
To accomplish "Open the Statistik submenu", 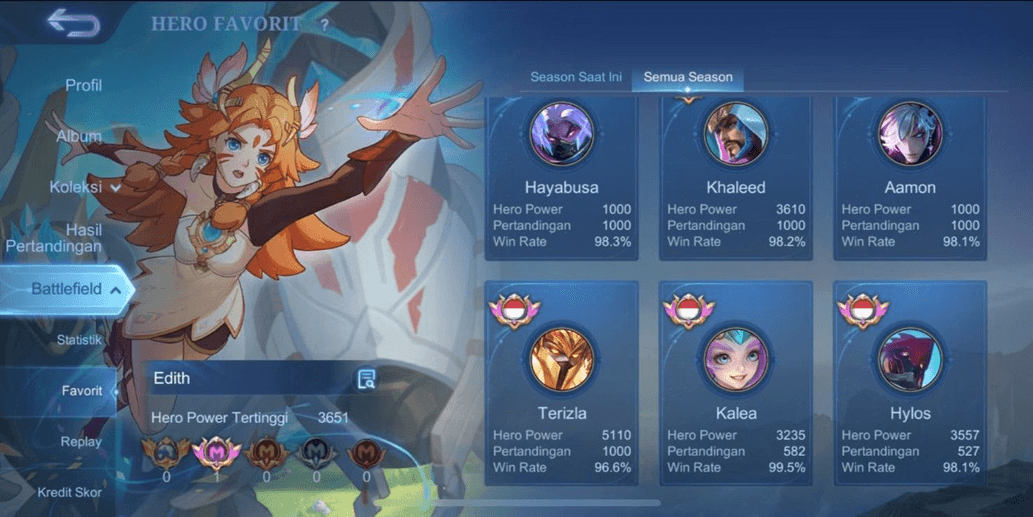I will (x=79, y=340).
